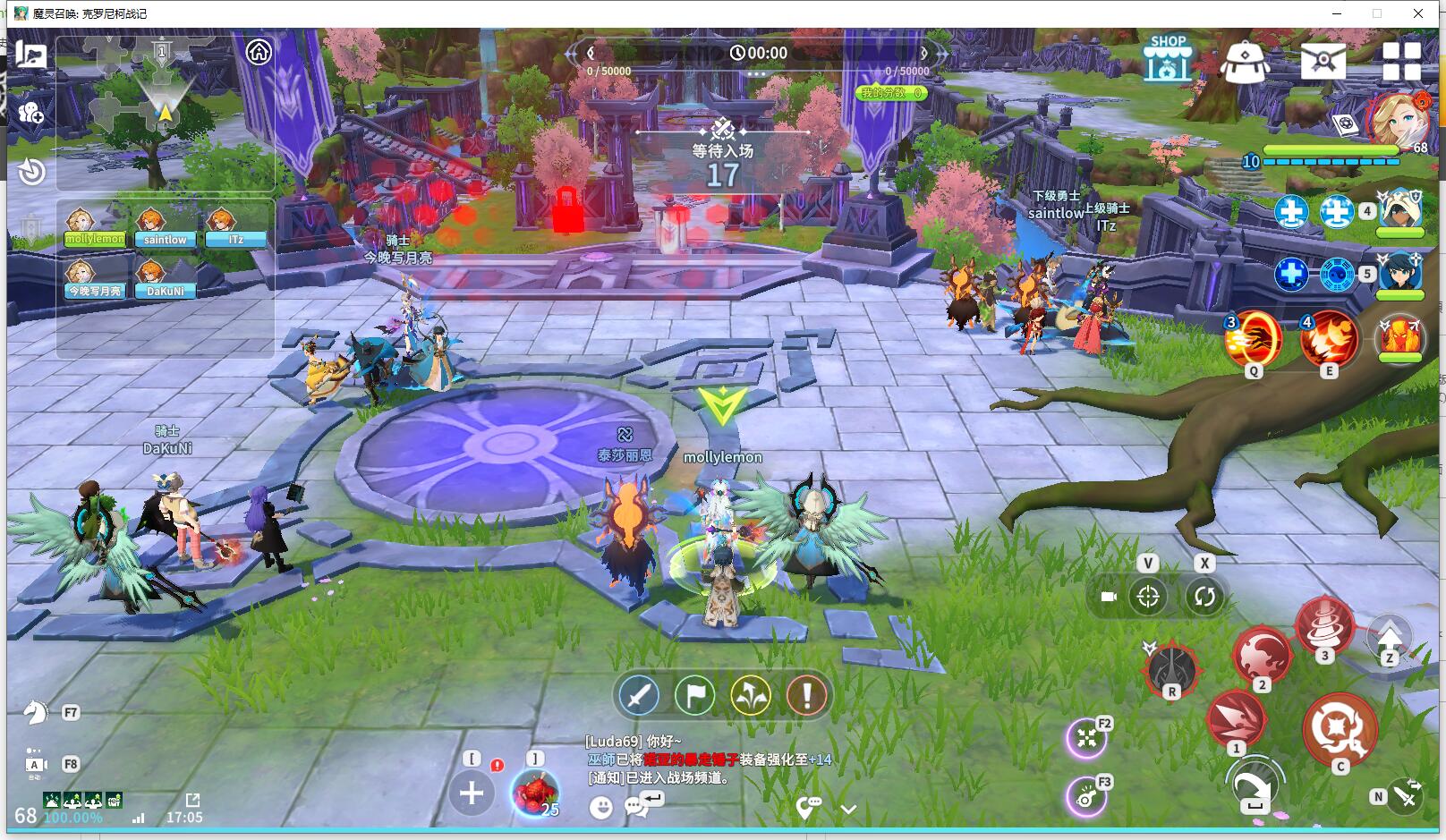1446x840 pixels.
Task: Open the emoji smiley menu
Action: click(601, 808)
